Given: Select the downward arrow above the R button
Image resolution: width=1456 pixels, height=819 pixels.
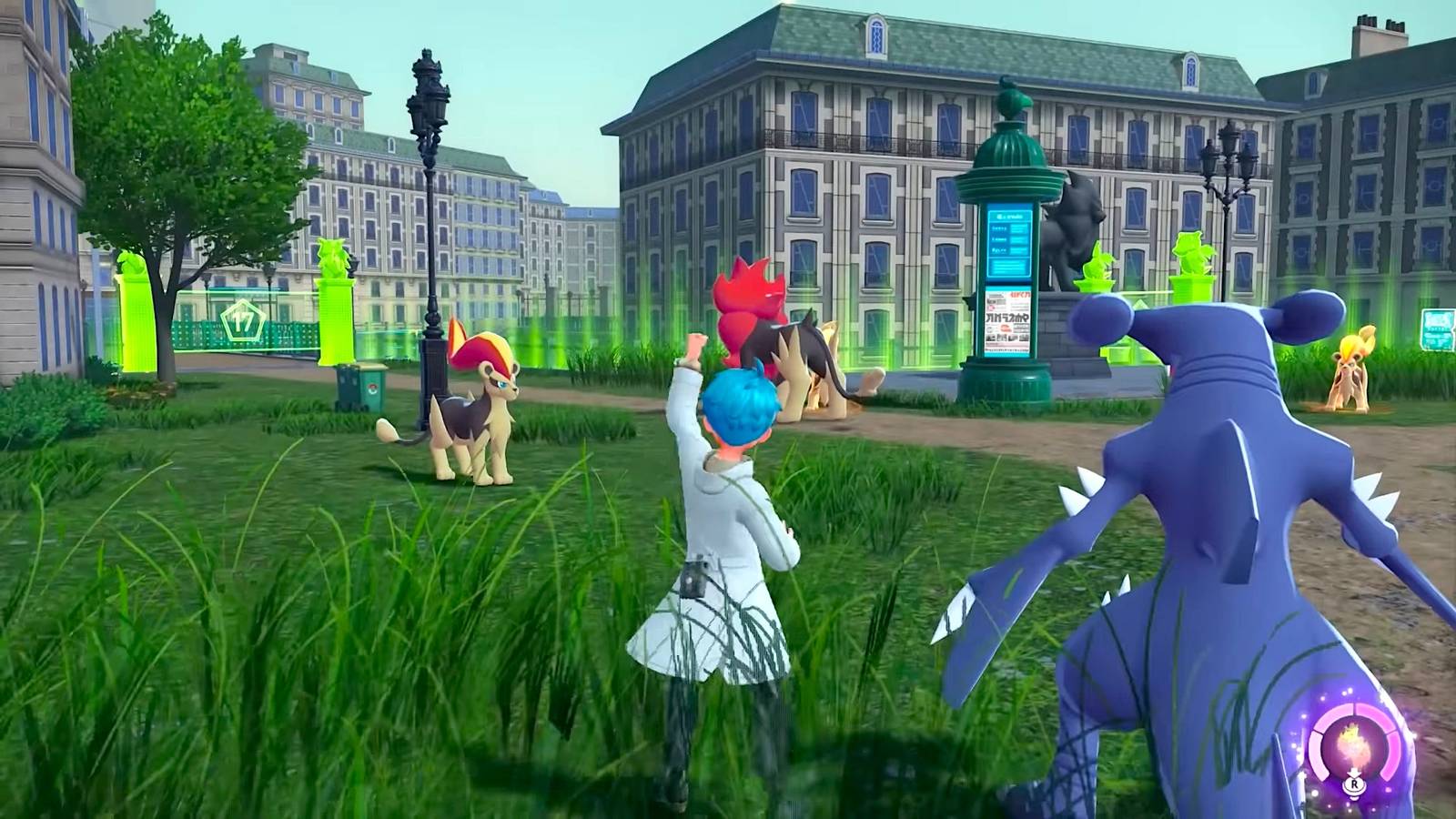Looking at the screenshot, I should pos(1354,772).
